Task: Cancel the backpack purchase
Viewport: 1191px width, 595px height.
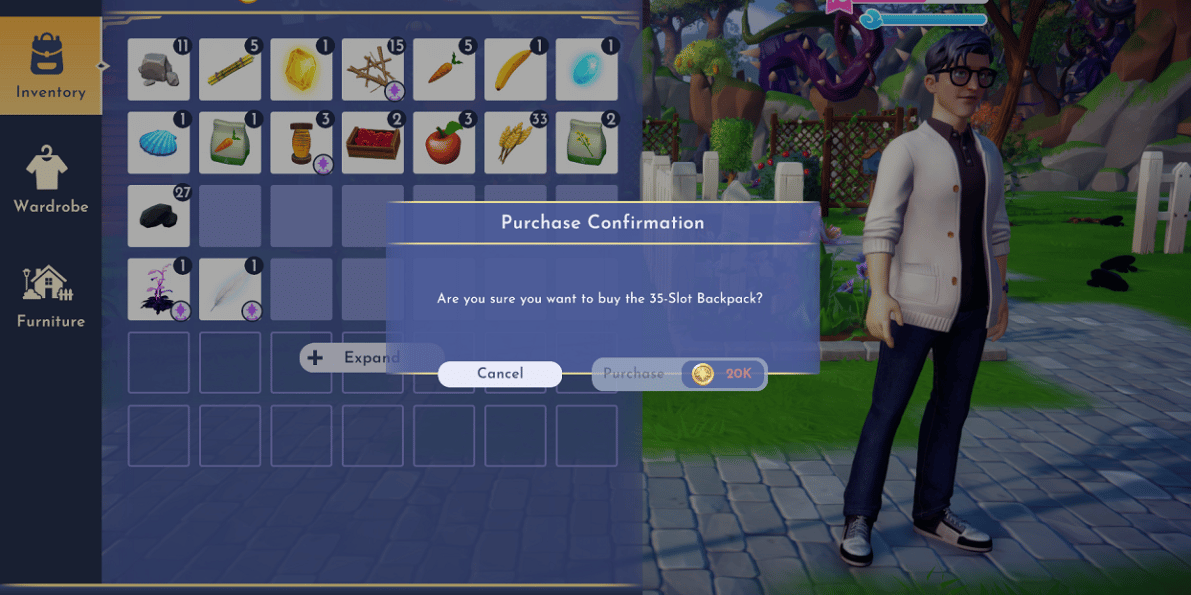Action: point(499,374)
